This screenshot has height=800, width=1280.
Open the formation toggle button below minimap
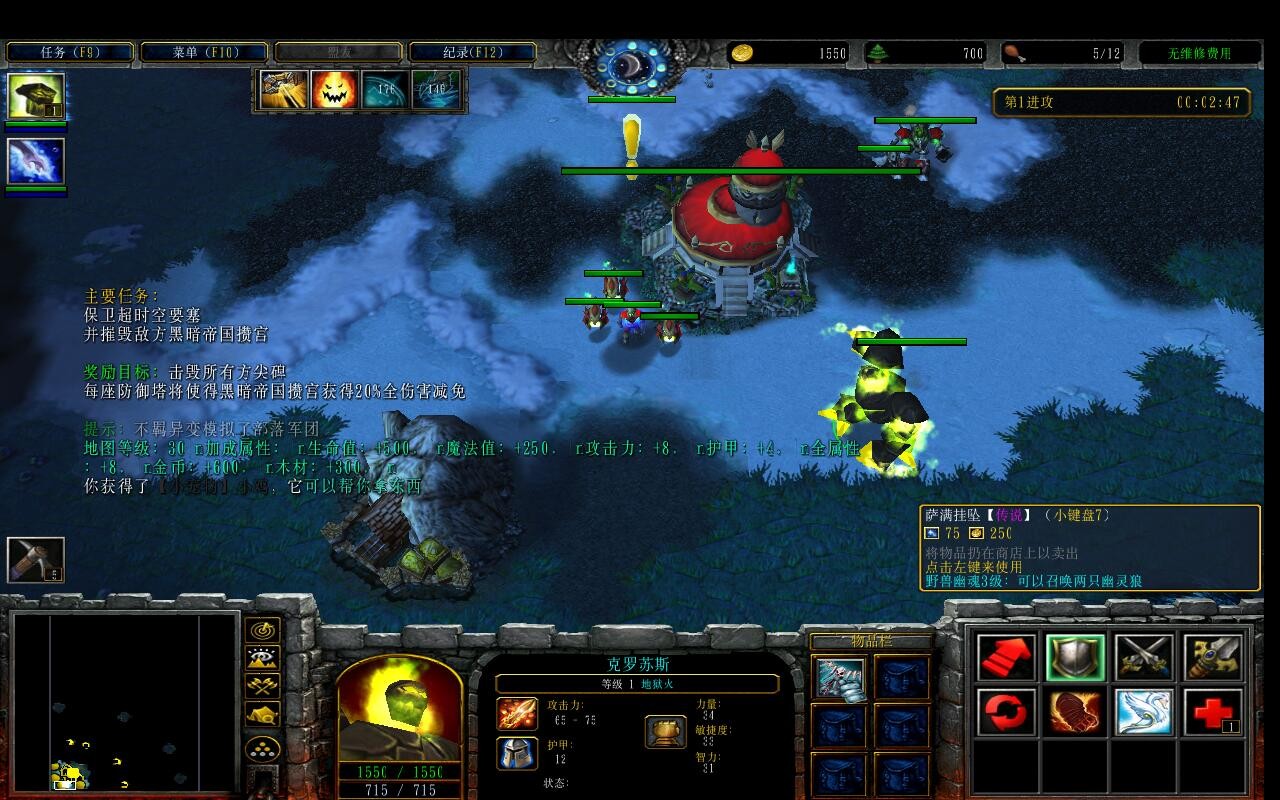(x=262, y=749)
